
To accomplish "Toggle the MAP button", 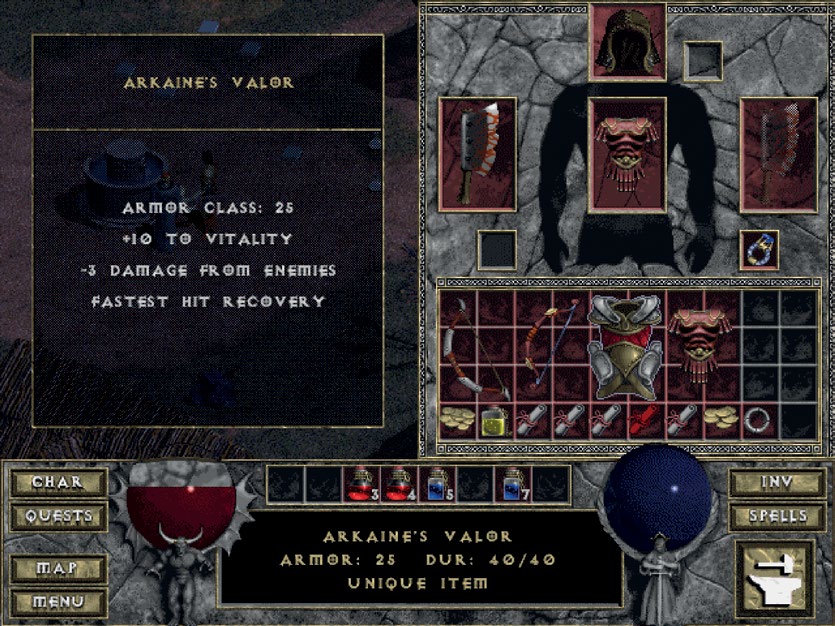I will (x=58, y=568).
